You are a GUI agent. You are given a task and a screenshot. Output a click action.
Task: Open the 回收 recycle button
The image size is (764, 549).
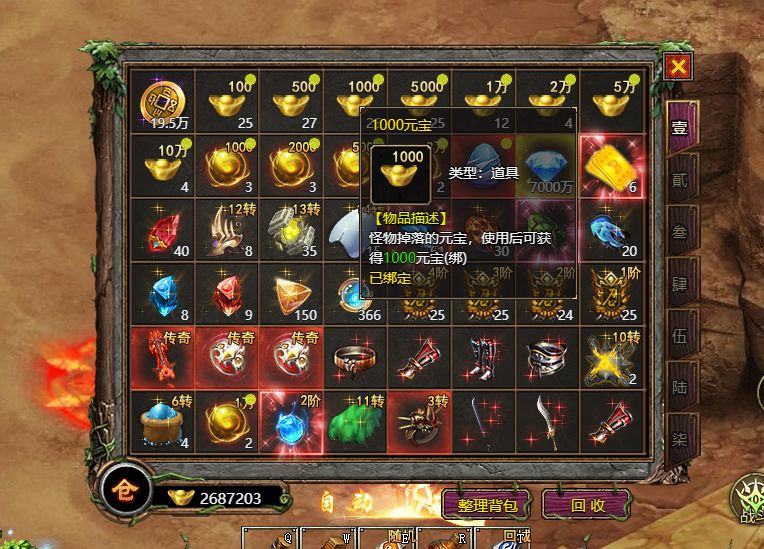pyautogui.click(x=588, y=504)
